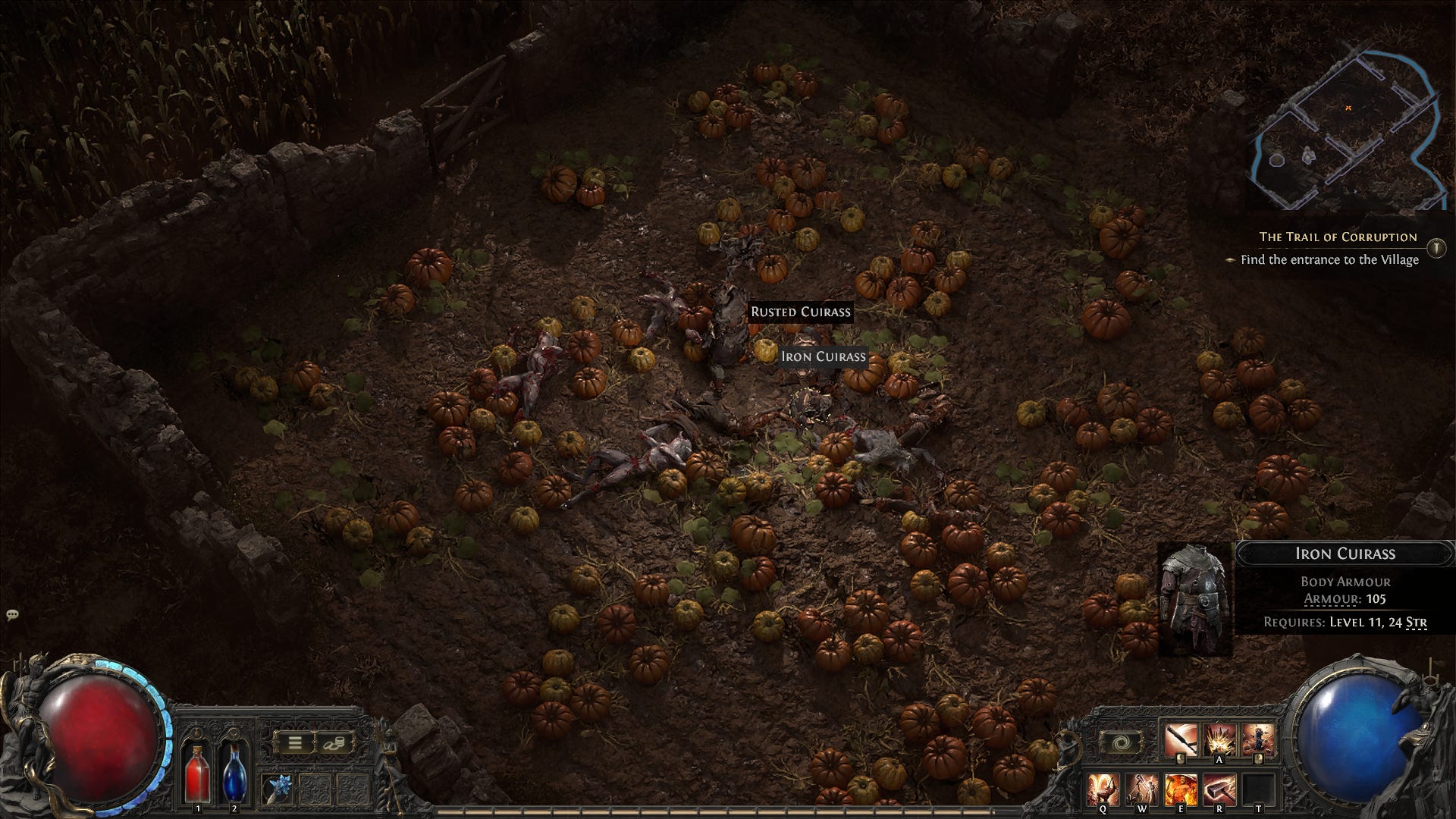The width and height of the screenshot is (1456, 819).
Task: Activate the flaming warrior skill
Action: 1180,790
